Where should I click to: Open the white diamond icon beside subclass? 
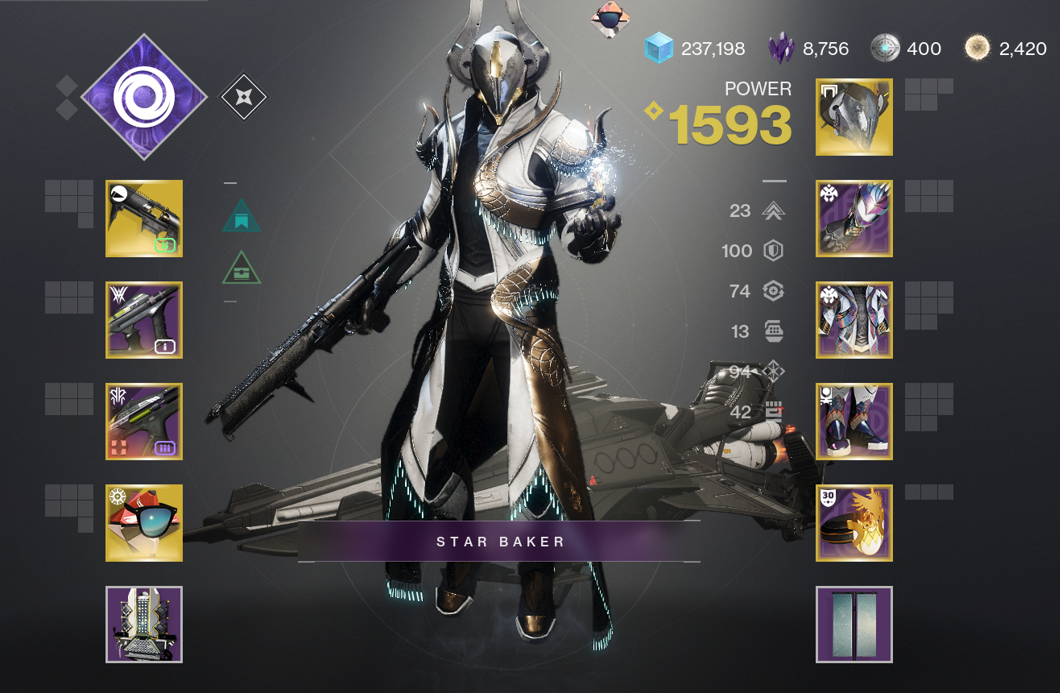(x=244, y=97)
